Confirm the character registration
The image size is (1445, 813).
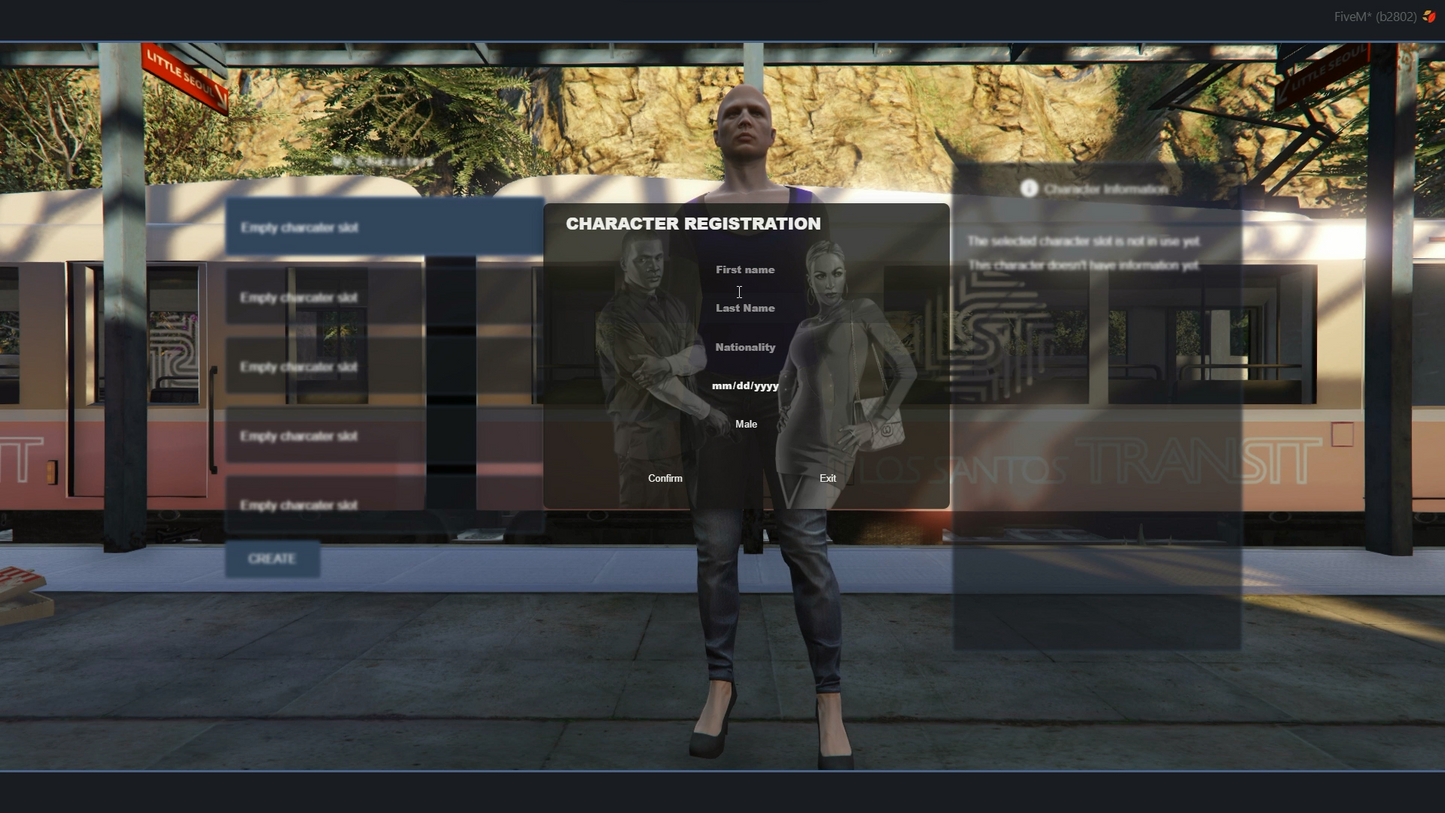coord(665,478)
